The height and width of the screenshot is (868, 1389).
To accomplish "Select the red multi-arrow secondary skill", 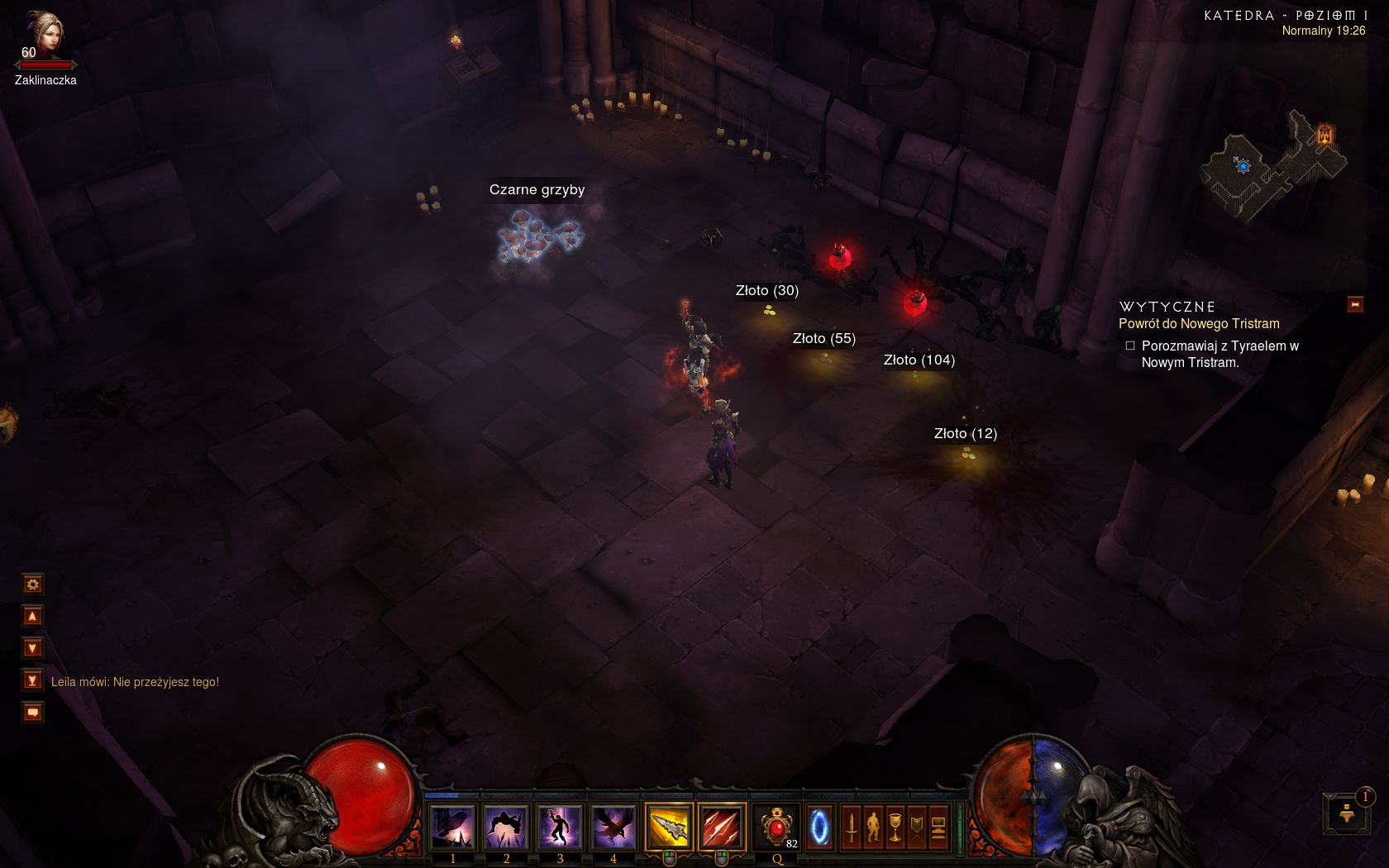I will (x=721, y=827).
